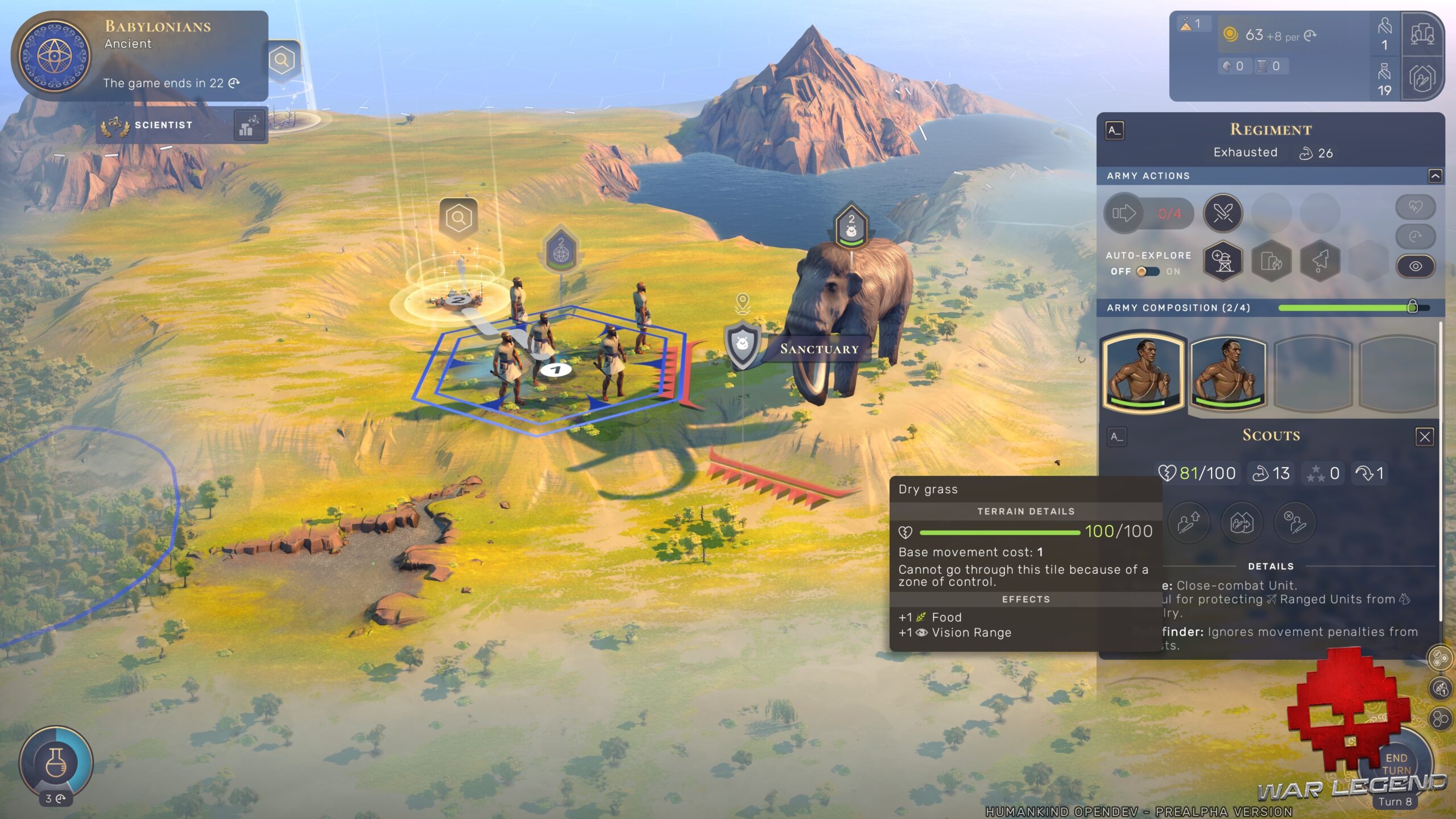The image size is (1456, 819).
Task: Rename the Regiment using the A_ button
Action: (1115, 131)
